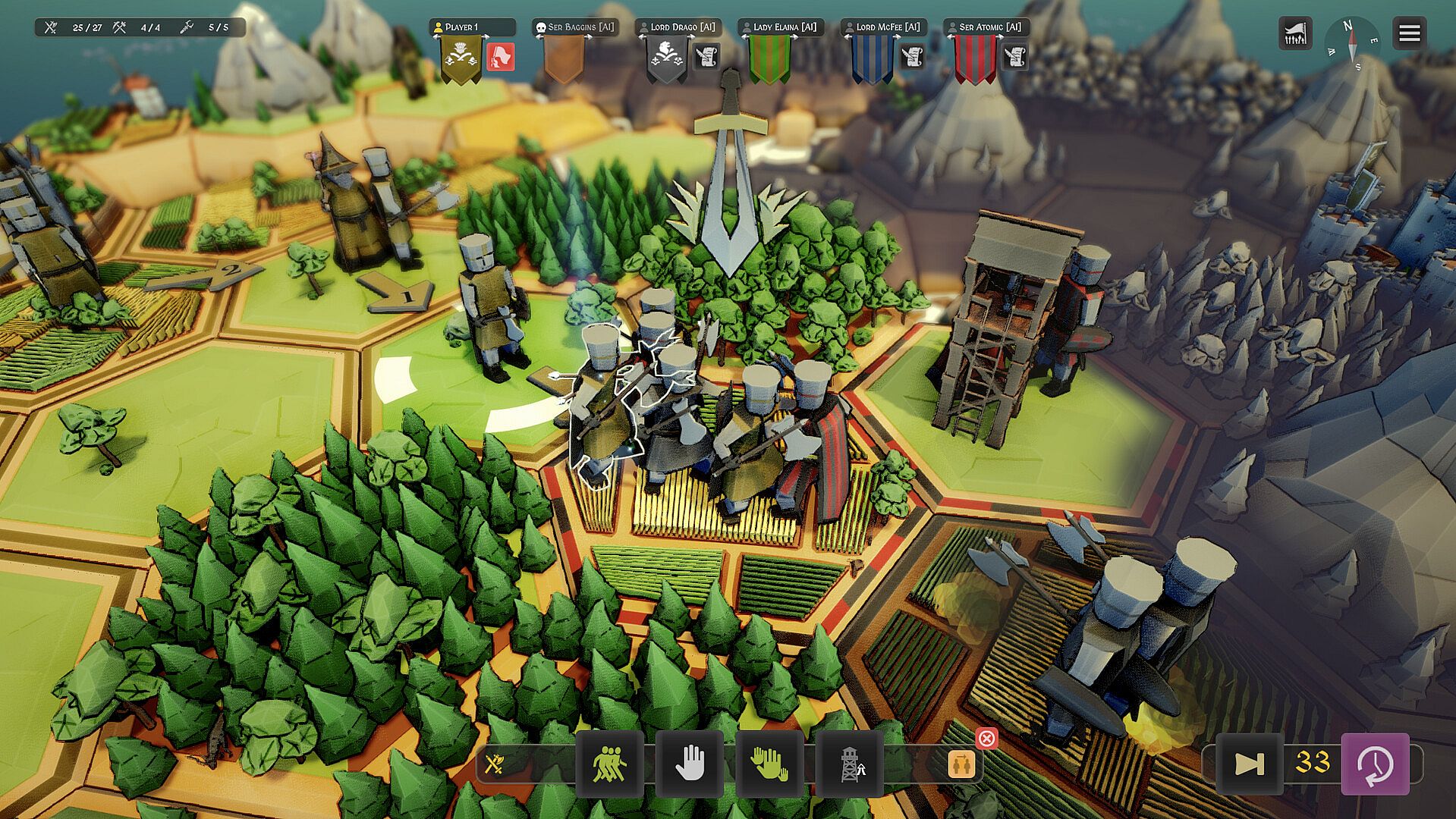
Task: Select Lord McFee's blue striped banner
Action: click(x=872, y=59)
